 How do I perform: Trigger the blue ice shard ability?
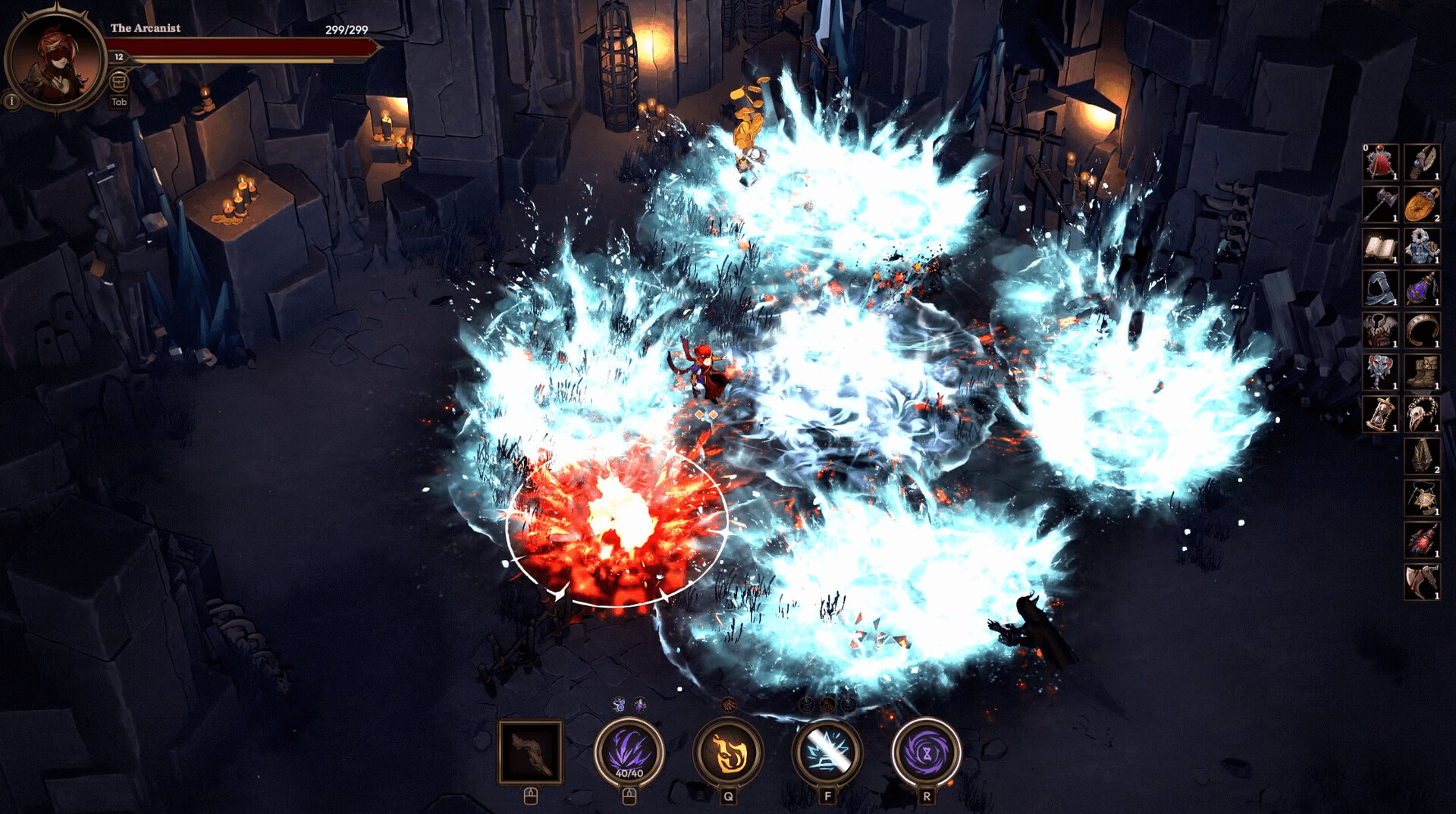coord(827,751)
